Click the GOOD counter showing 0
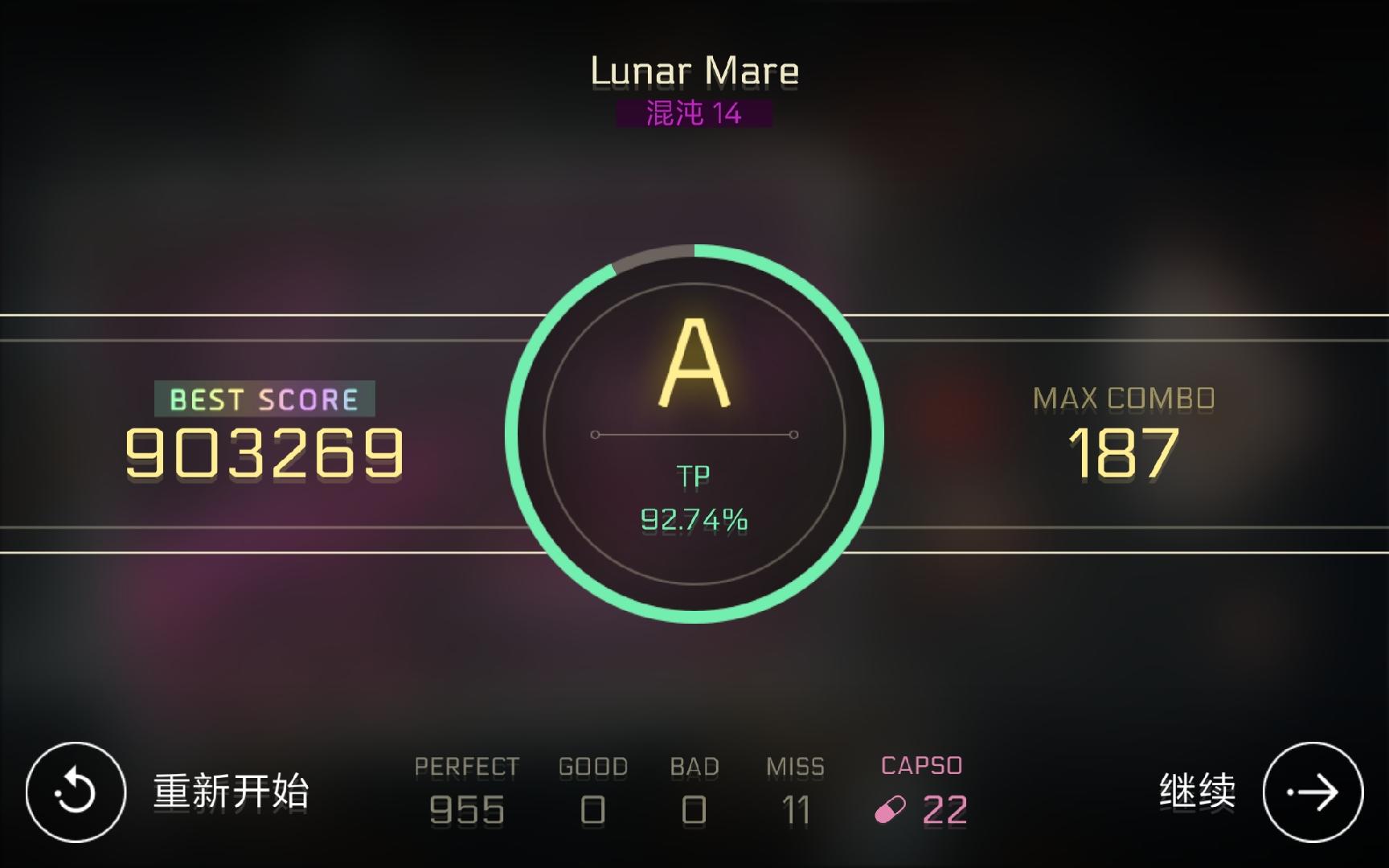This screenshot has width=1389, height=868. click(593, 810)
